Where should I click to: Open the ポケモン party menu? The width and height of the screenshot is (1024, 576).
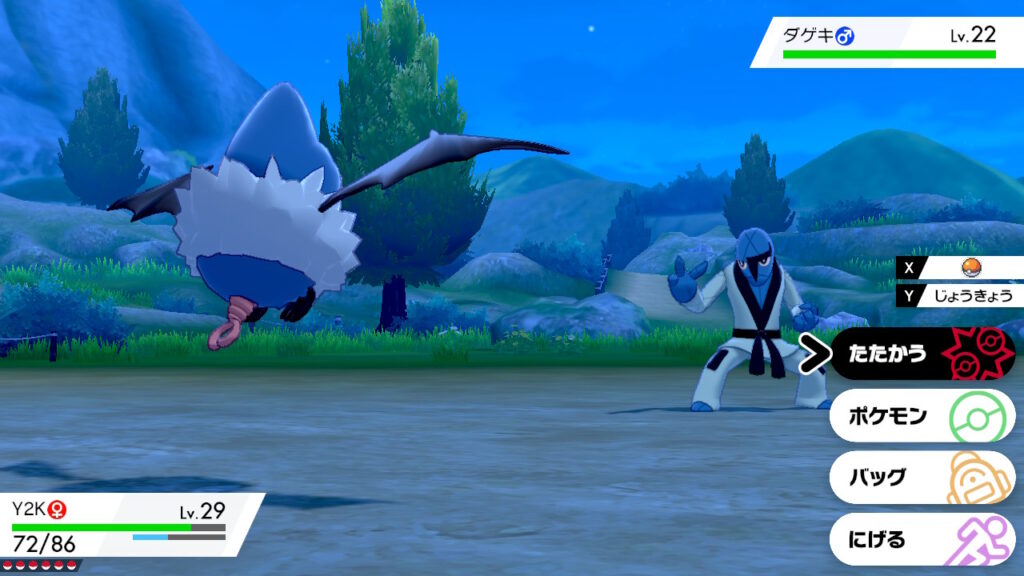920,415
